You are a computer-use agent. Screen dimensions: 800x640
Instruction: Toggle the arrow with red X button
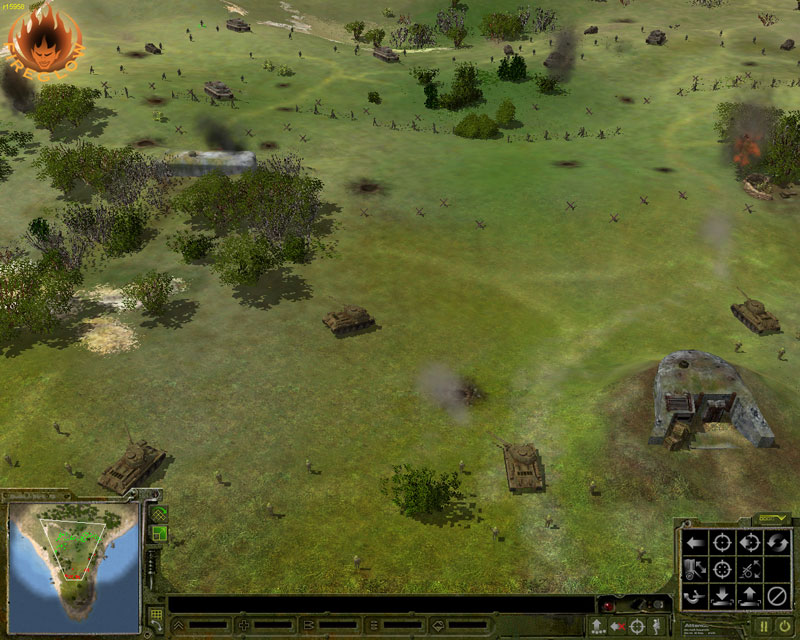coord(617,626)
